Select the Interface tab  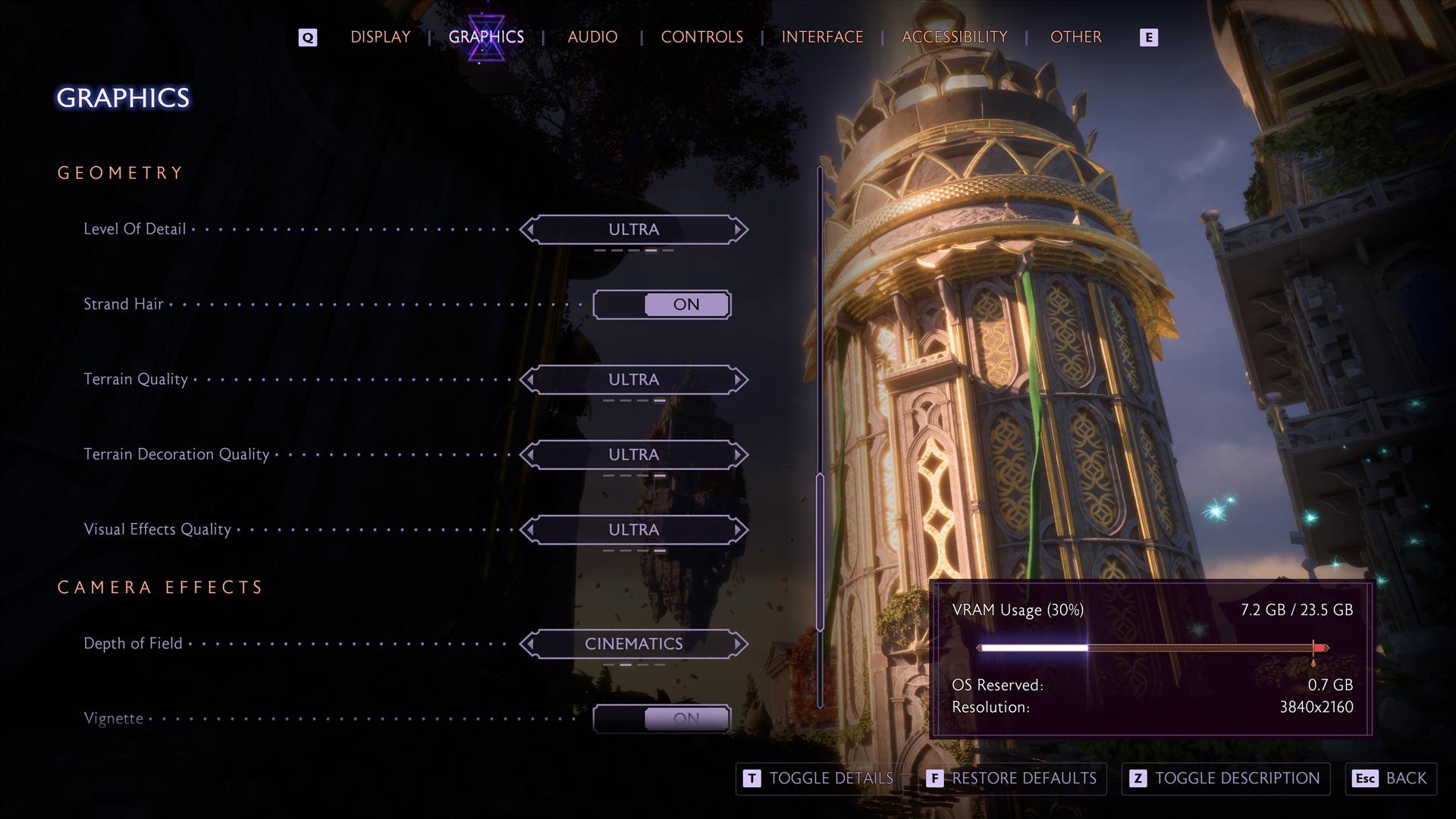point(822,37)
